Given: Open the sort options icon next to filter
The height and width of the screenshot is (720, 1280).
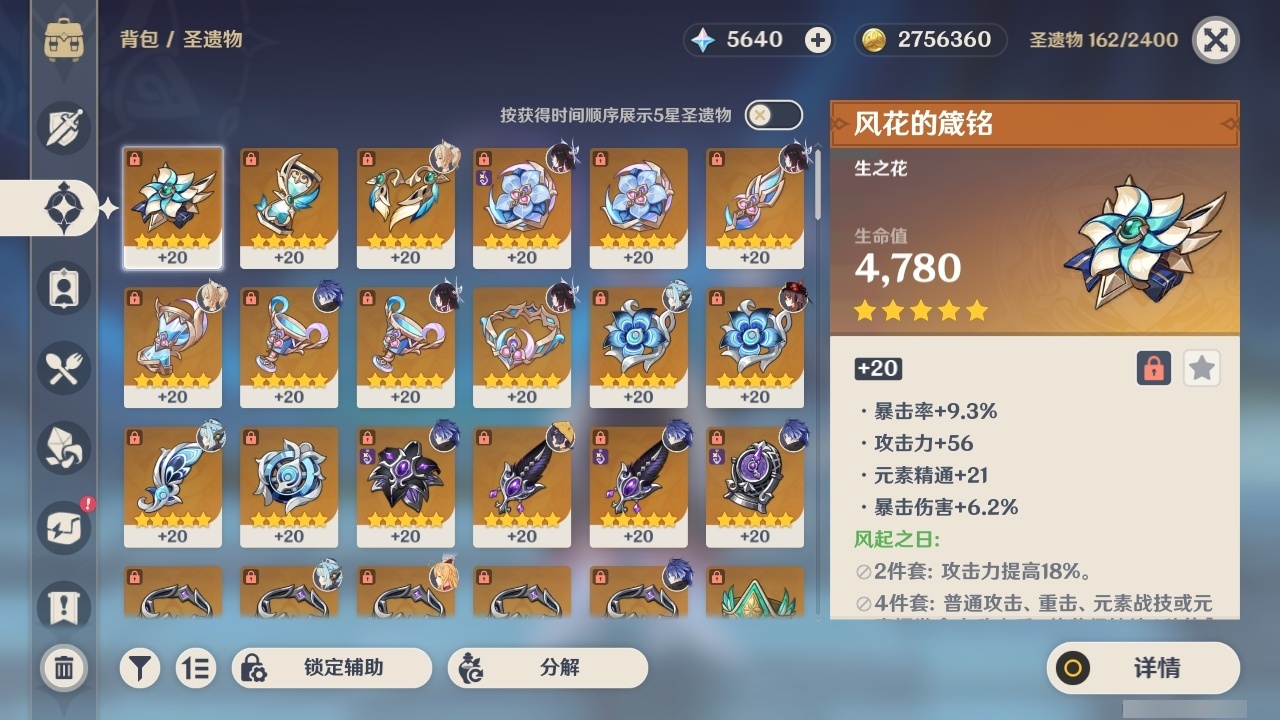Looking at the screenshot, I should pos(196,668).
